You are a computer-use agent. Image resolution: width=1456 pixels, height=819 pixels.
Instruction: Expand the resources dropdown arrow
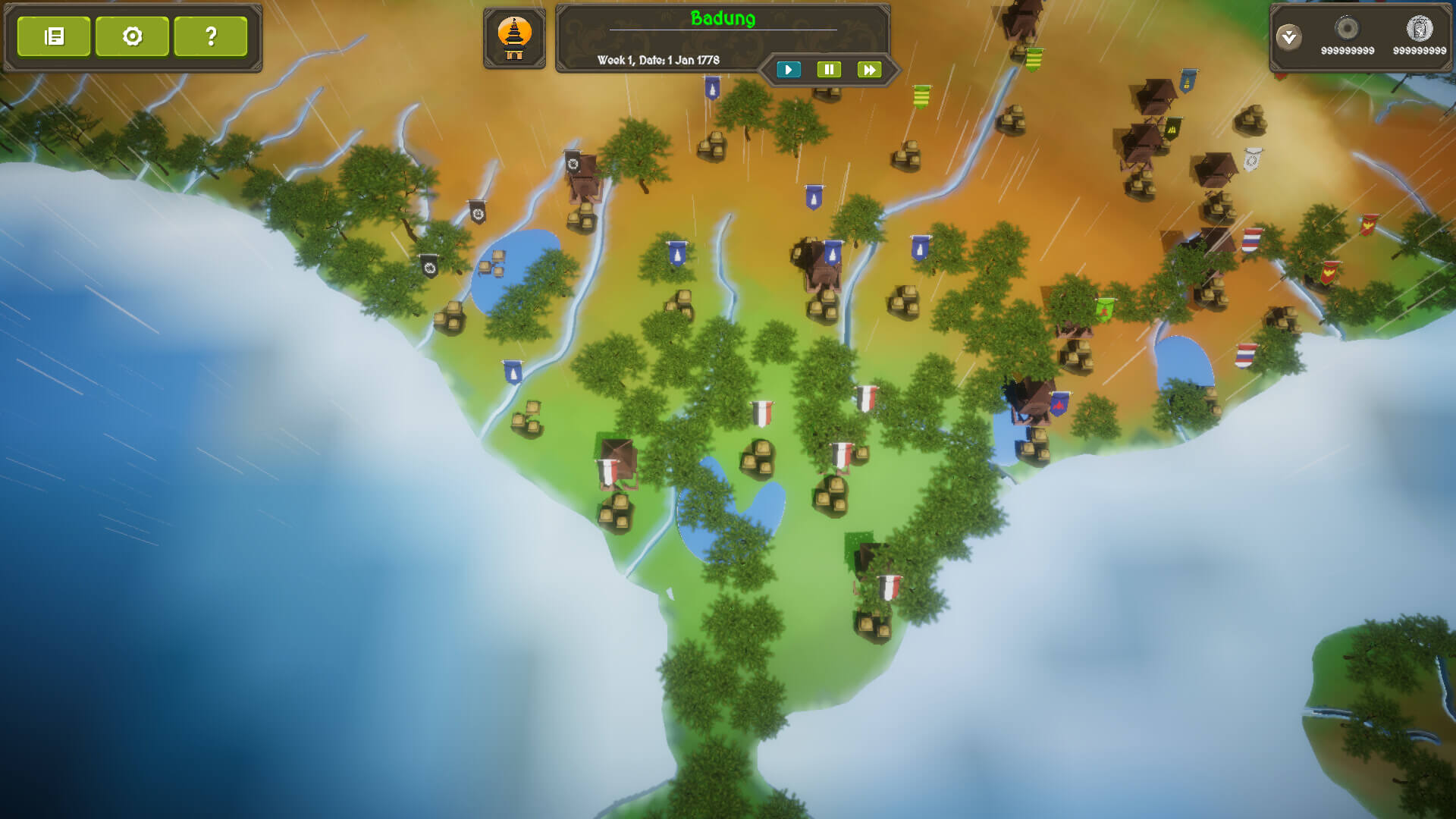tap(1288, 37)
